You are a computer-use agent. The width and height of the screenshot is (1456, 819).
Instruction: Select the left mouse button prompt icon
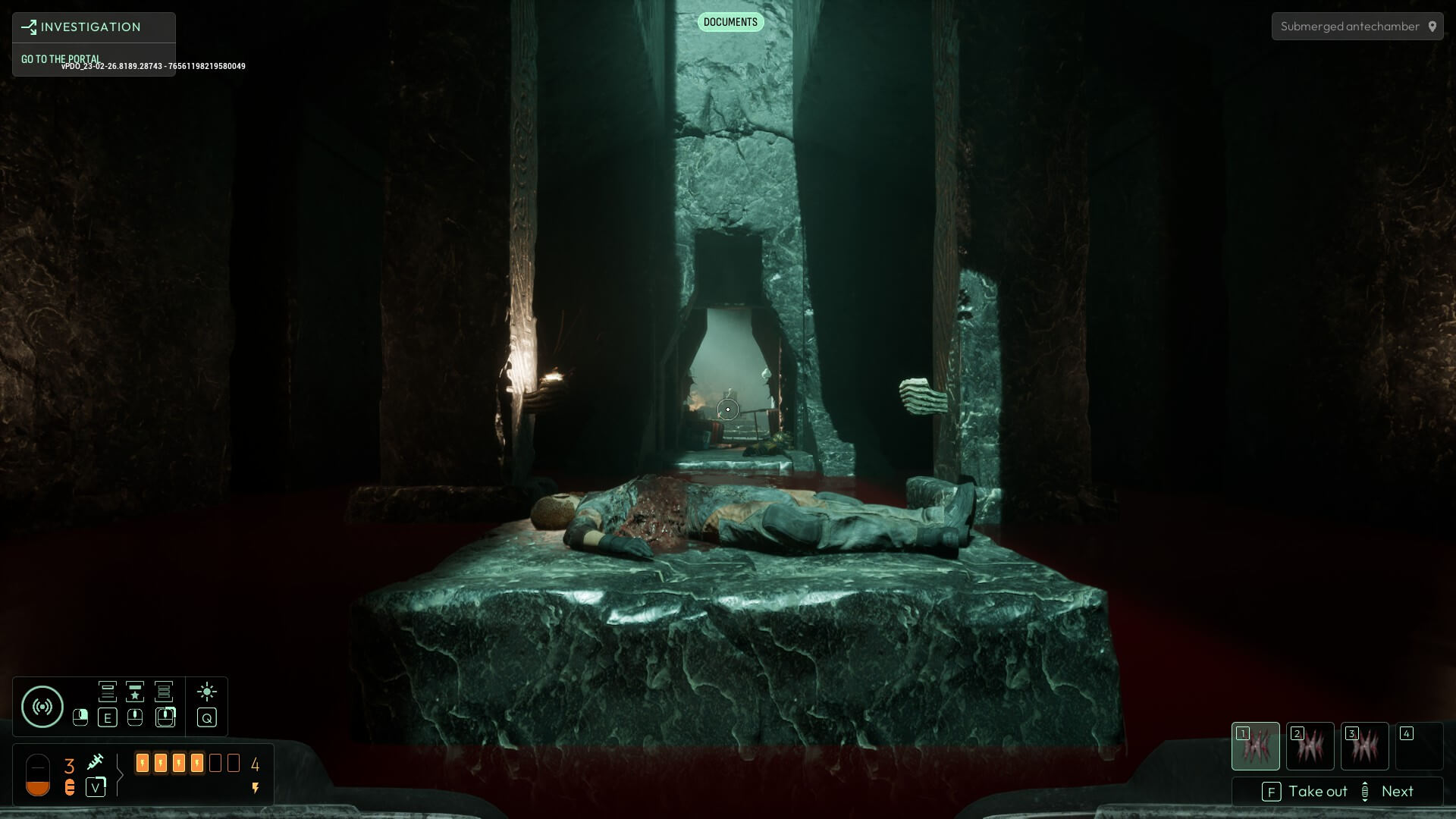[x=80, y=717]
